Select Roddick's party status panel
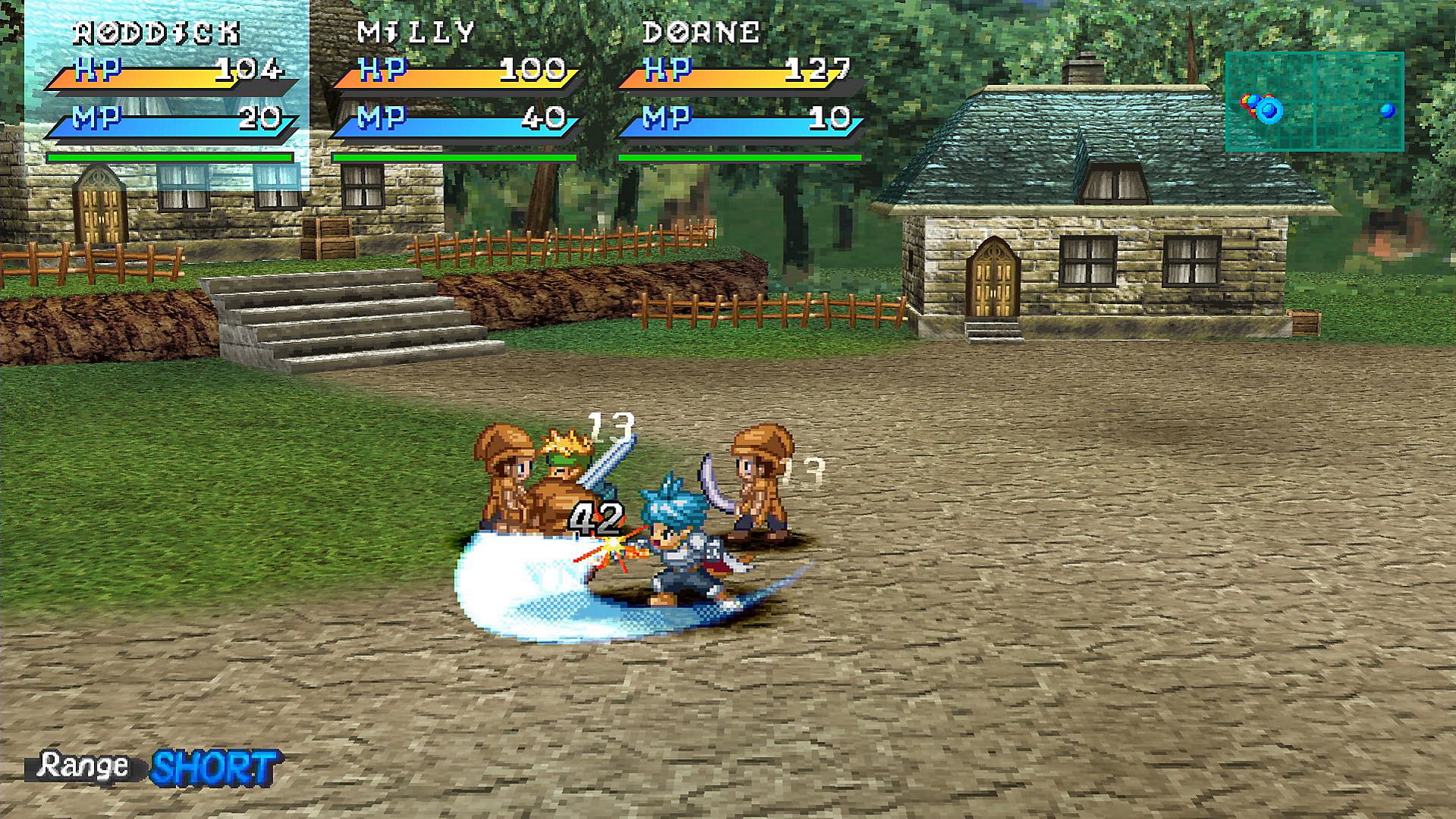The image size is (1456, 819). [x=170, y=91]
